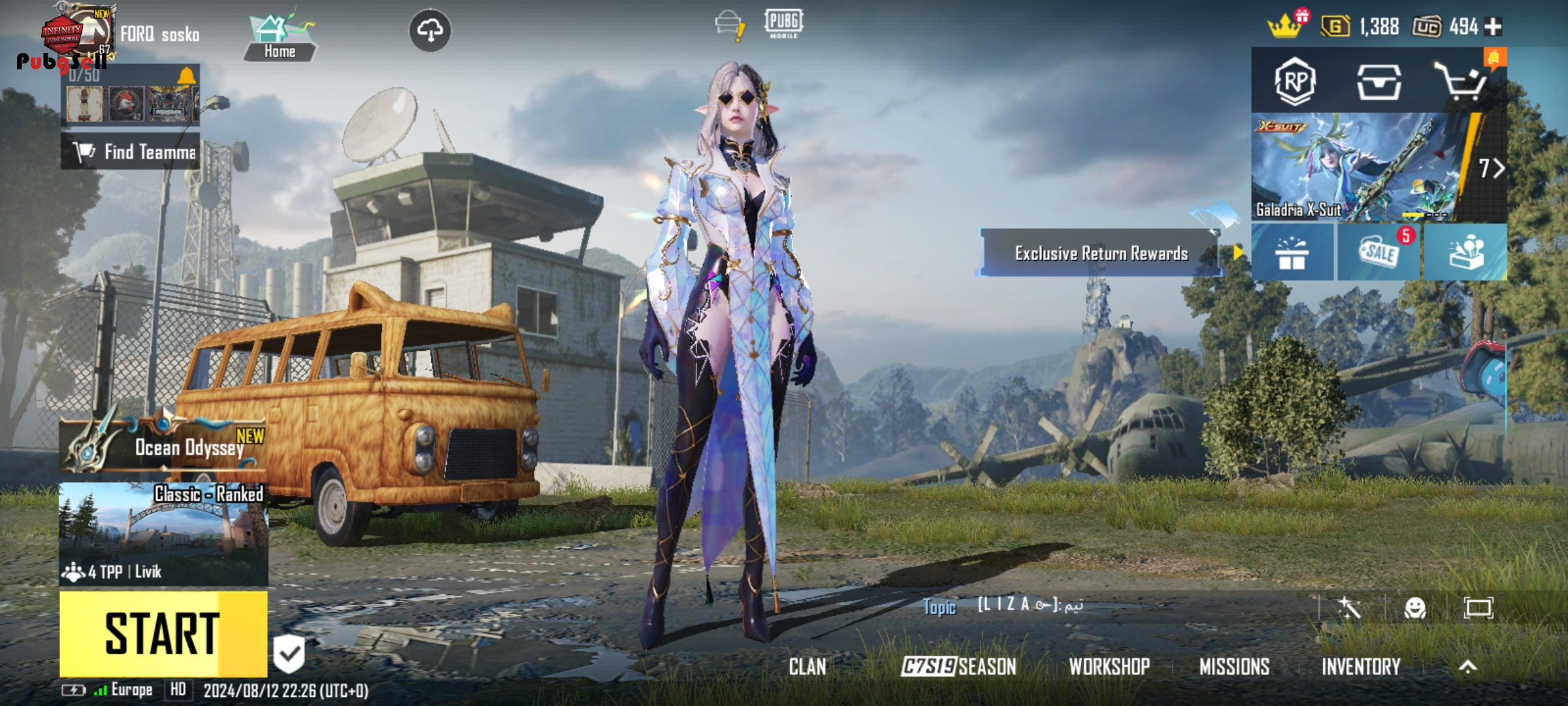Screen dimensions: 1568x706
Task: Open the MISSIONS menu
Action: click(x=1234, y=667)
